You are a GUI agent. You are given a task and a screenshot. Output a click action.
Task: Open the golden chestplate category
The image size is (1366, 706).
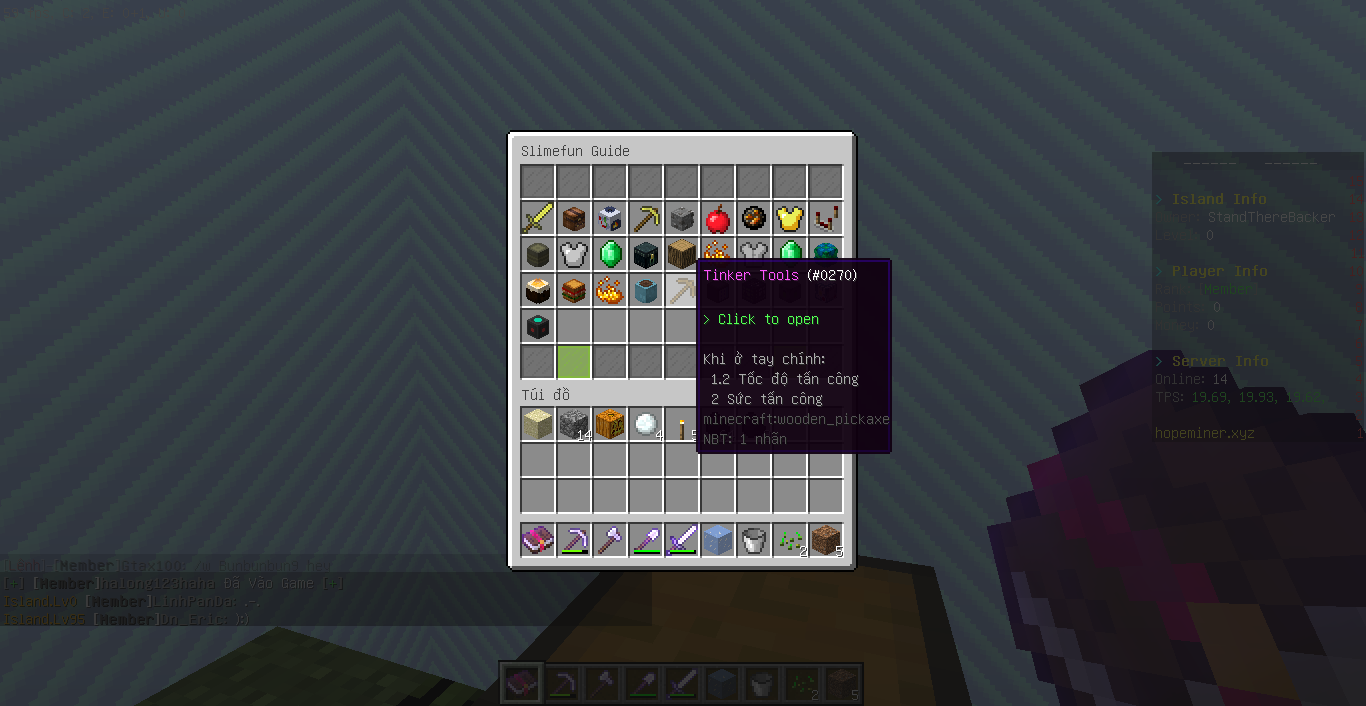point(790,219)
